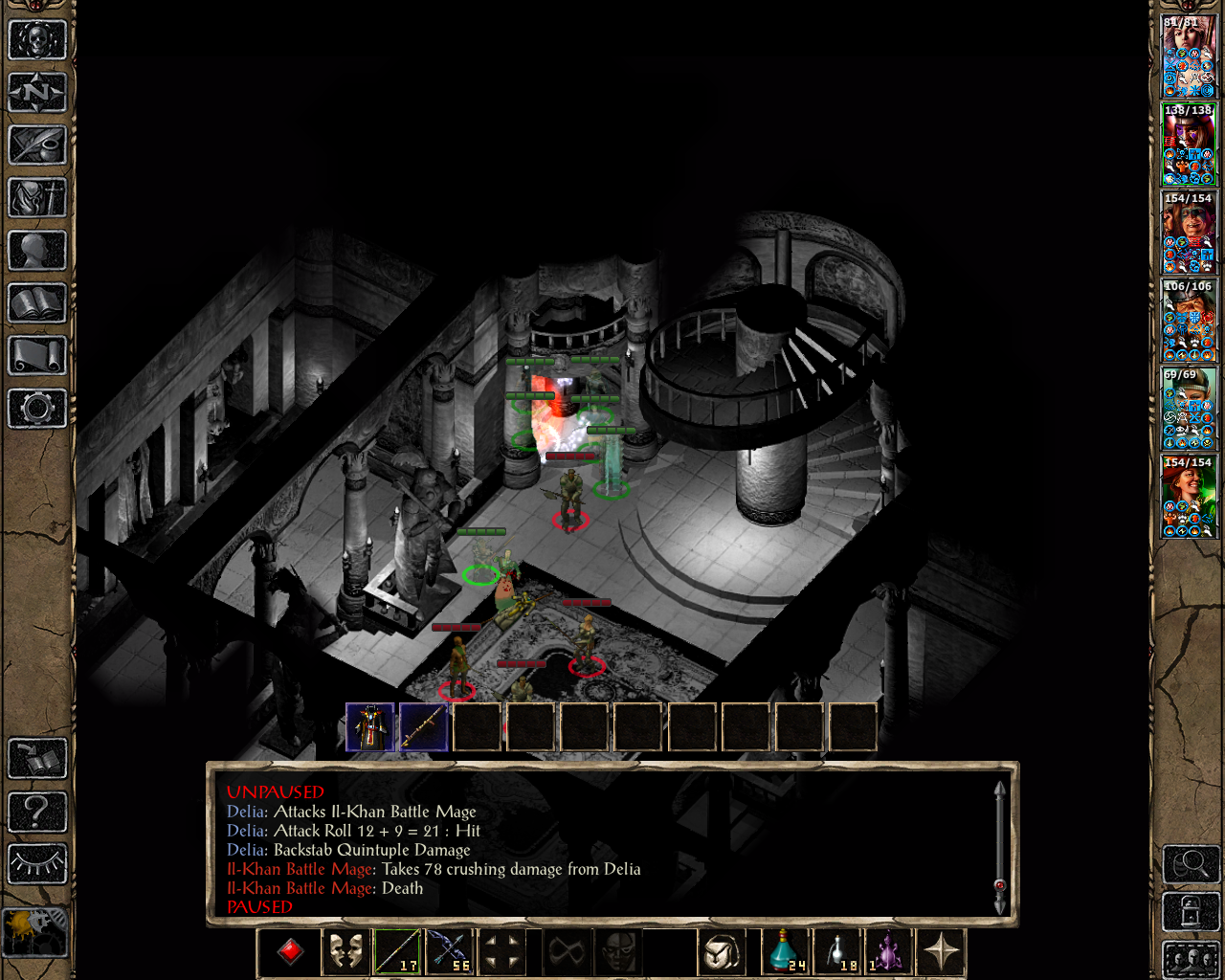This screenshot has height=980, width=1225.
Task: Equip the staff quick weapon slot
Action: pos(396,951)
